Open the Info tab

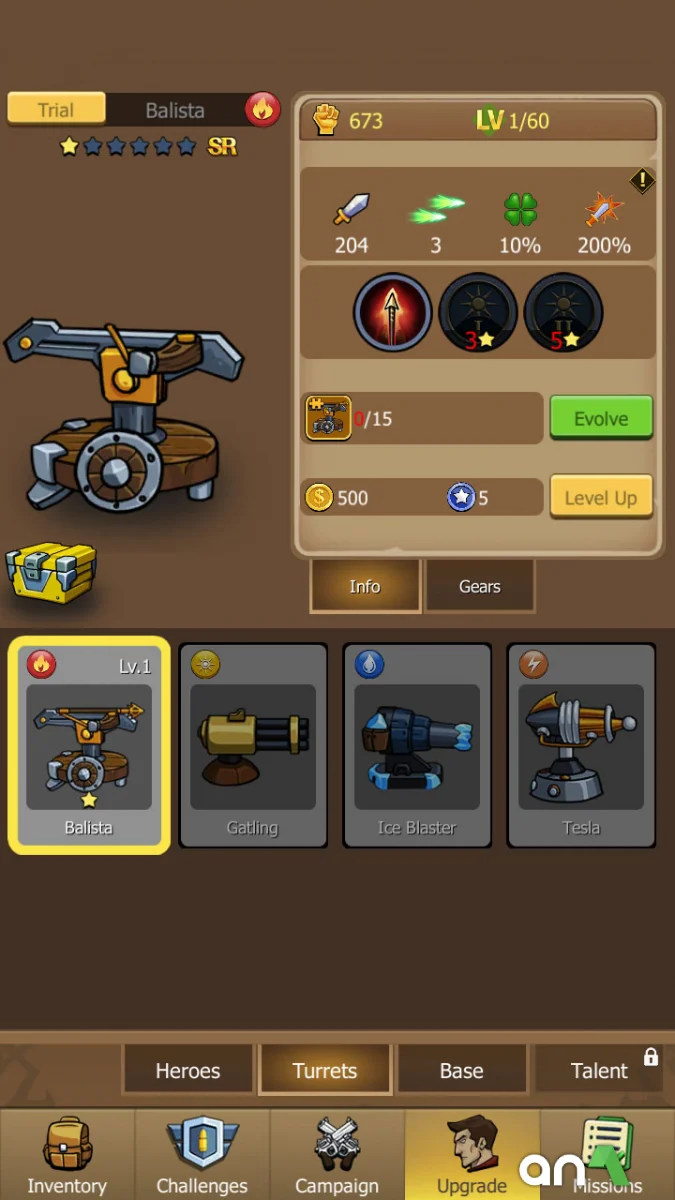click(364, 586)
